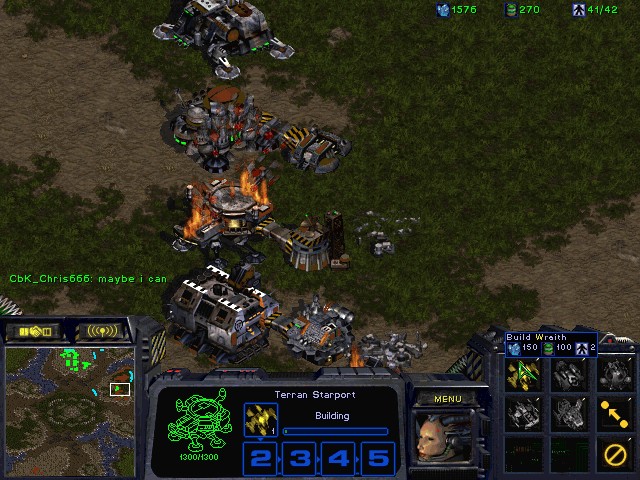Open the alliance handshake button above minimap
640x480 pixels.
(33, 331)
